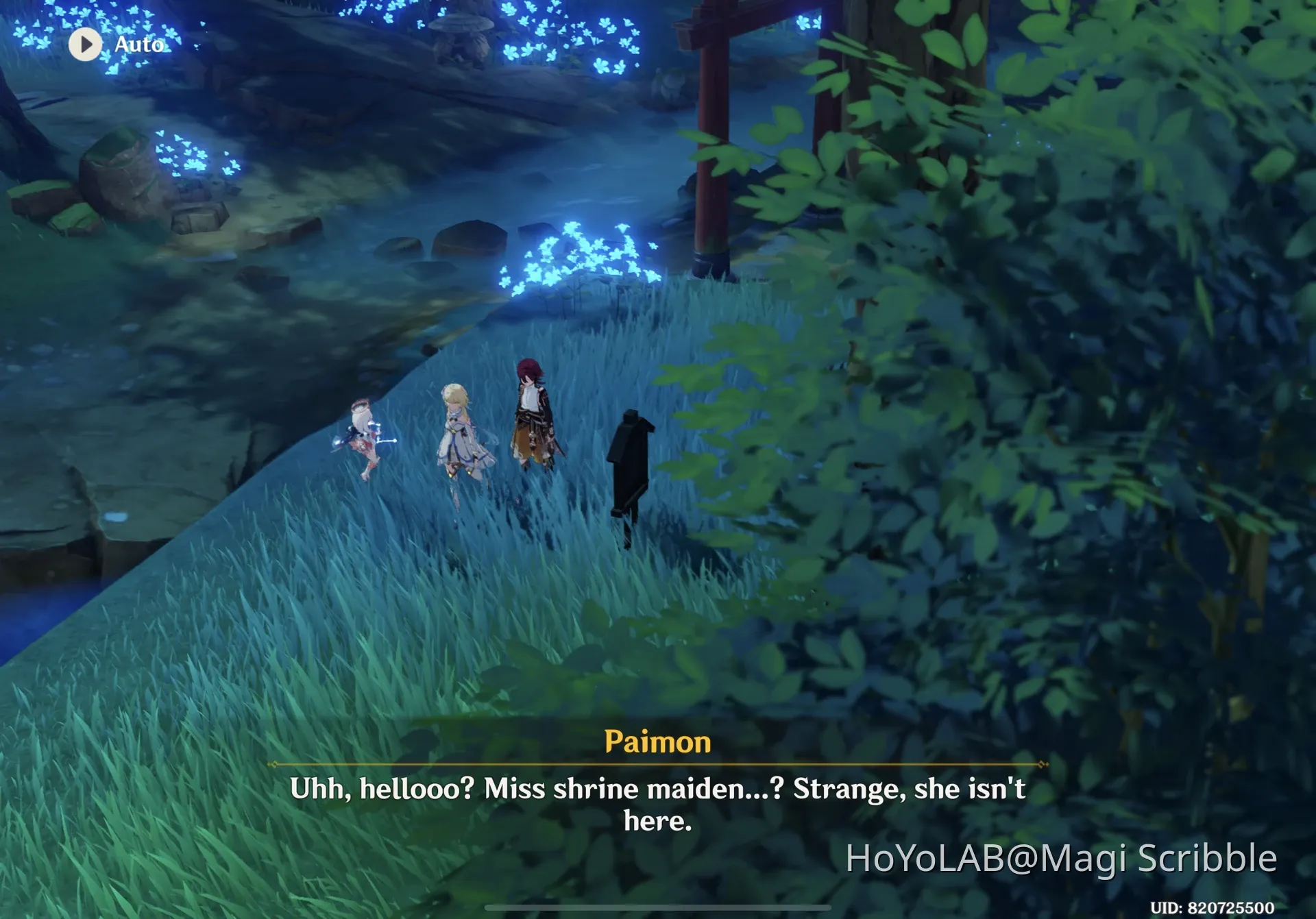Select the Paimon speaker name label
Viewport: 1316px width, 919px height.
pos(659,742)
